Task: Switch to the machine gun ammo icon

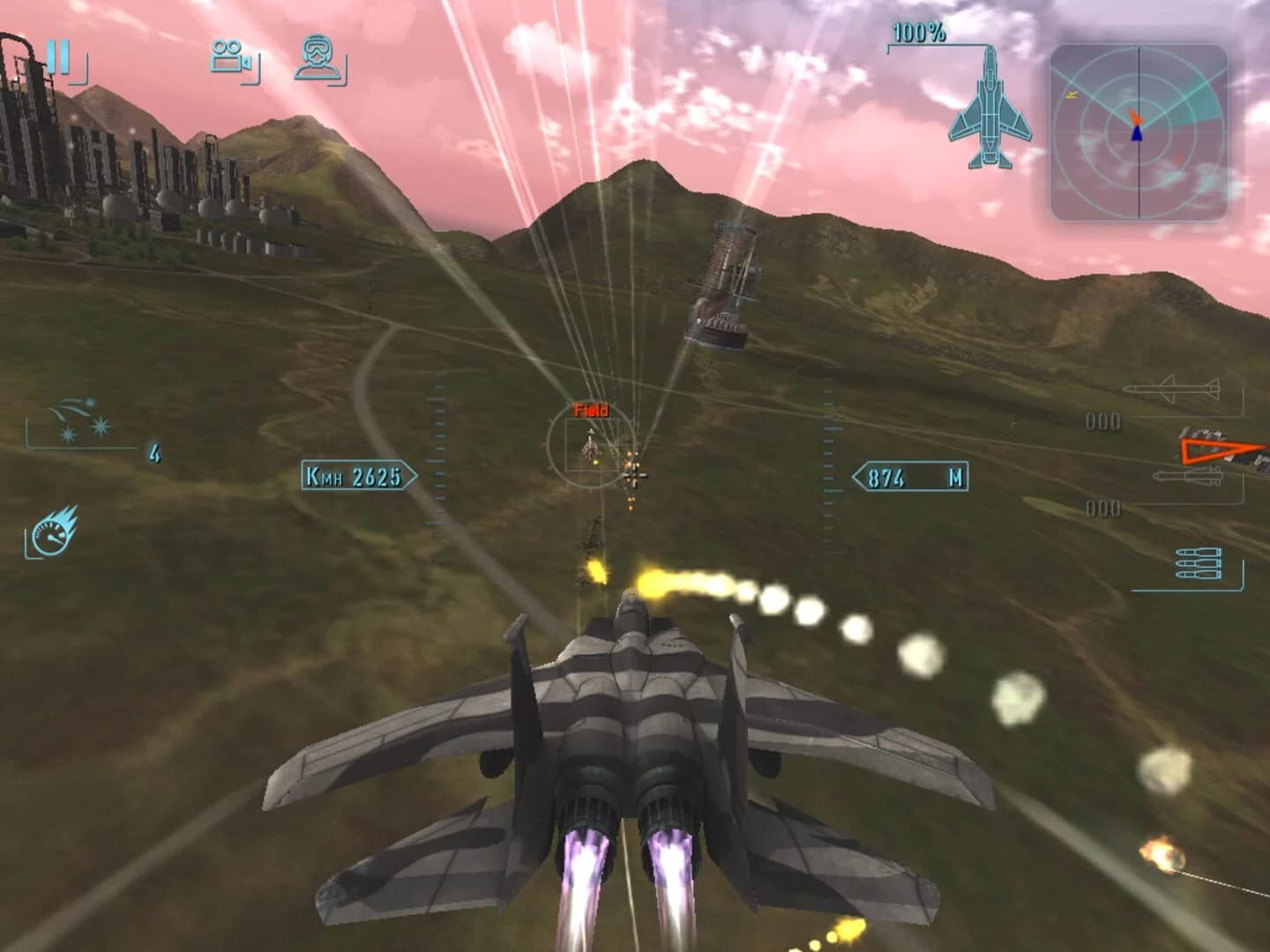Action: (1199, 564)
